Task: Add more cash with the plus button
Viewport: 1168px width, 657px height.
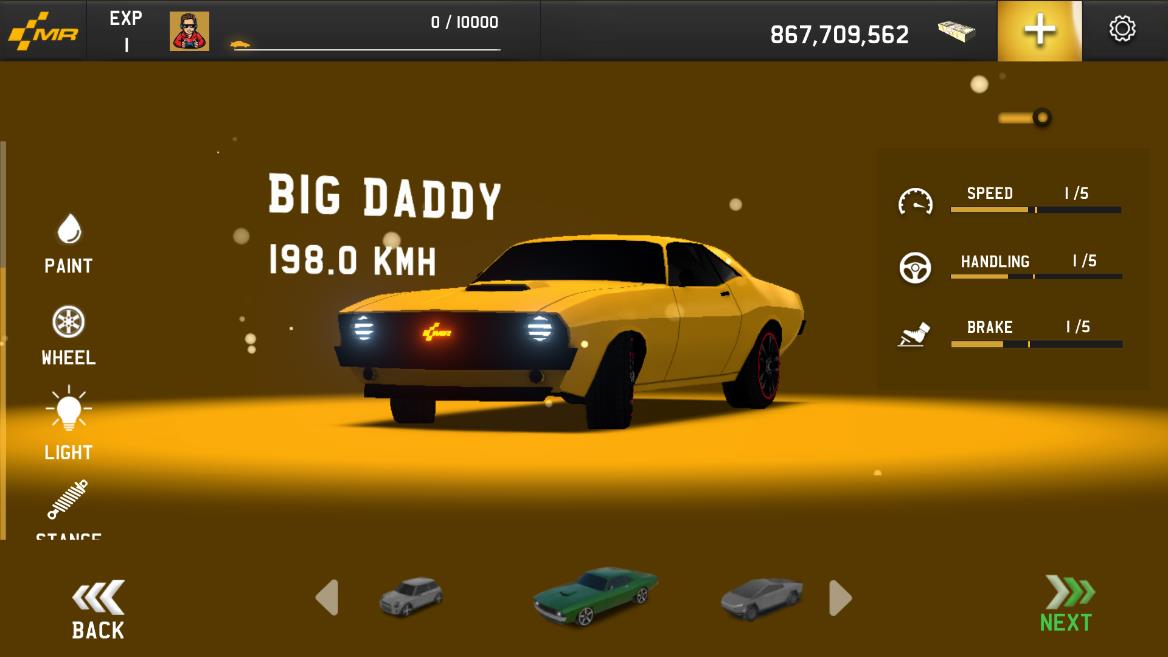Action: [1039, 31]
